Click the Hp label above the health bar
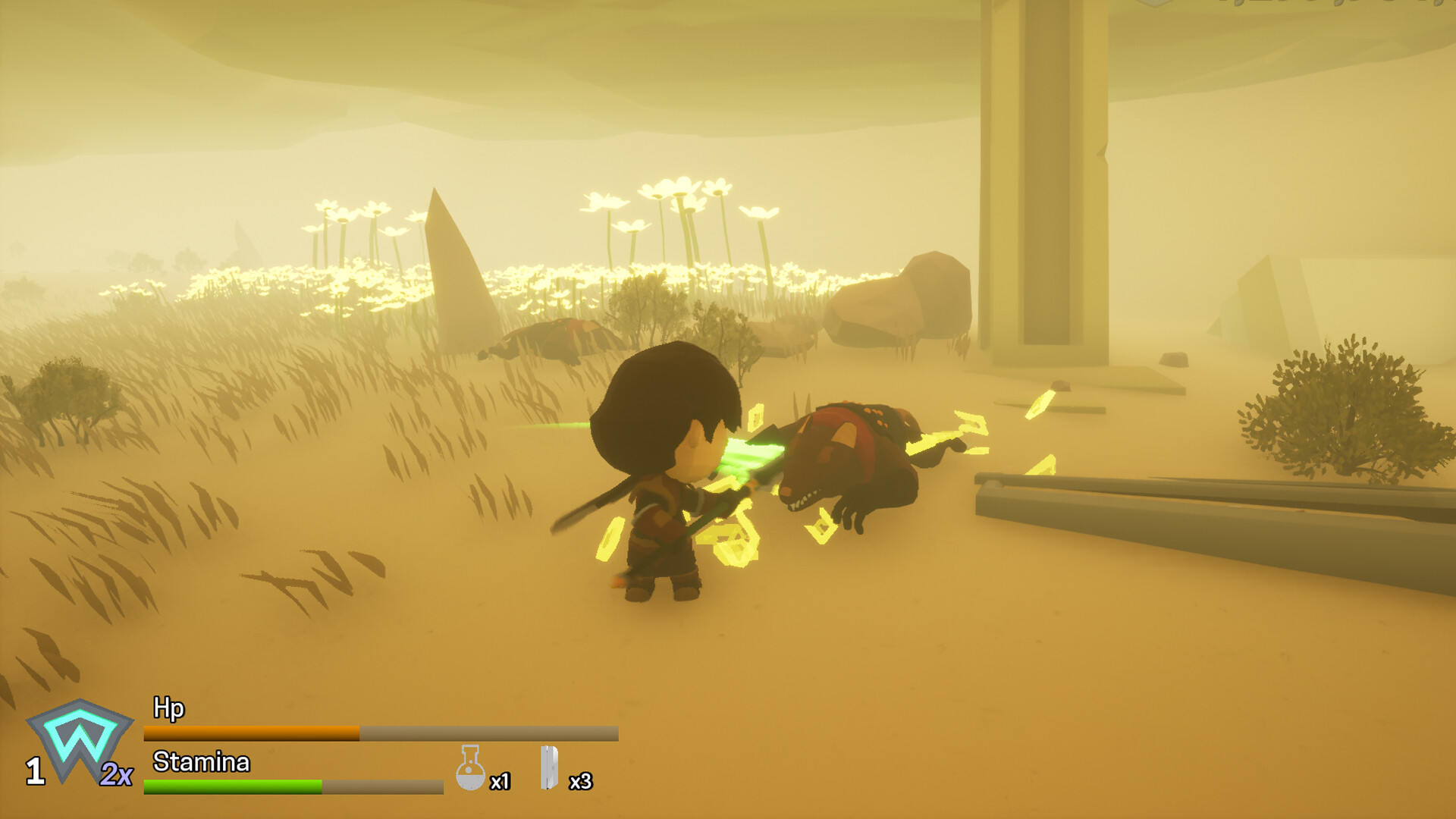Screen dimensions: 1456x819 pos(168,707)
